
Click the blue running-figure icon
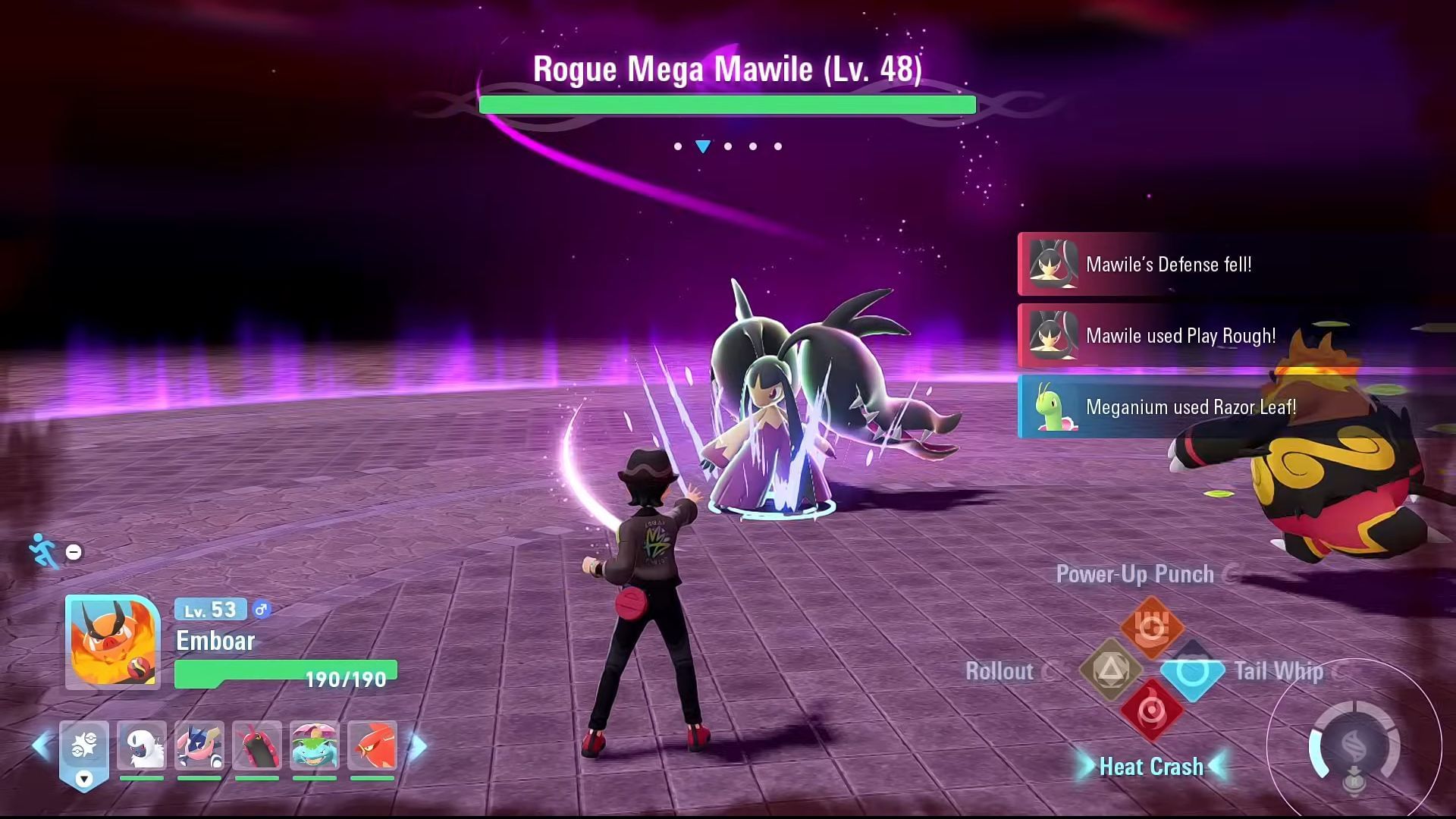coord(43,550)
